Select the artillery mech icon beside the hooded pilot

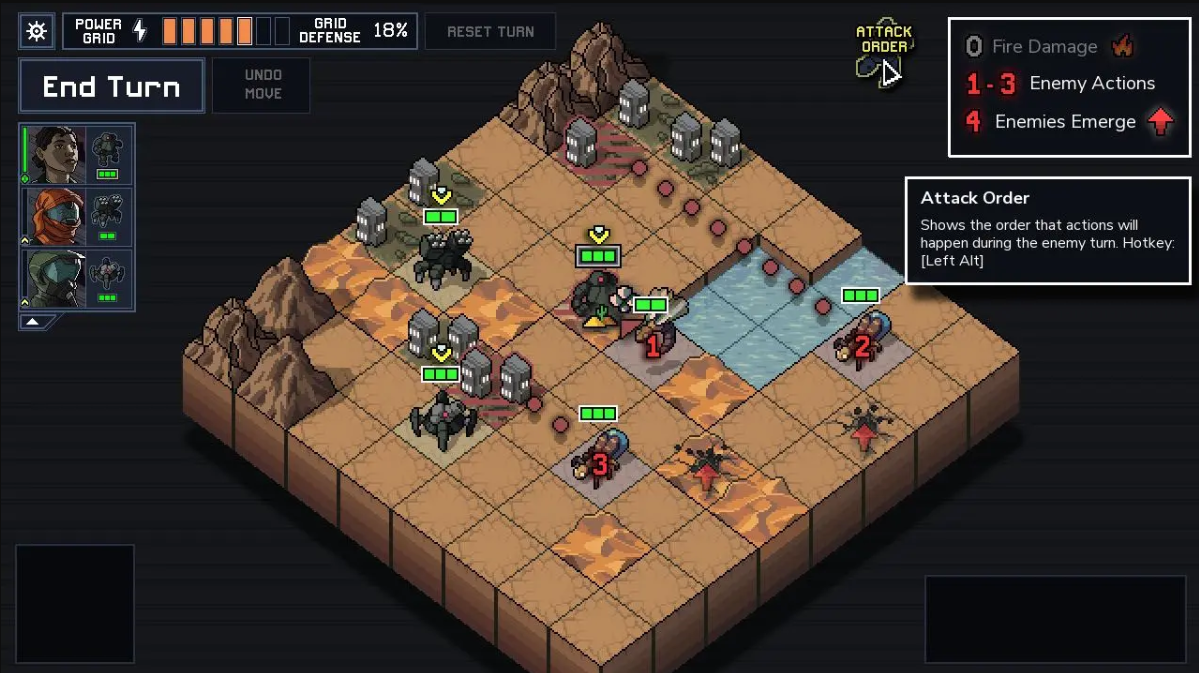pos(107,216)
